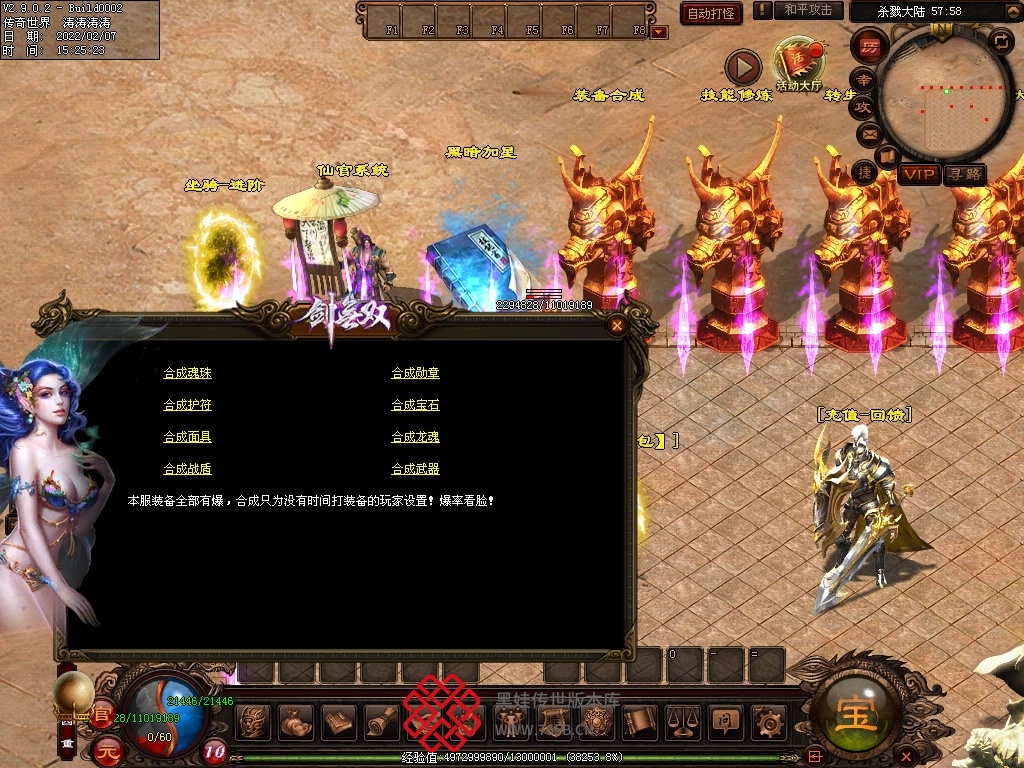Activate the 寻路 pathfinding button
Screen dimensions: 1024x768
964,175
